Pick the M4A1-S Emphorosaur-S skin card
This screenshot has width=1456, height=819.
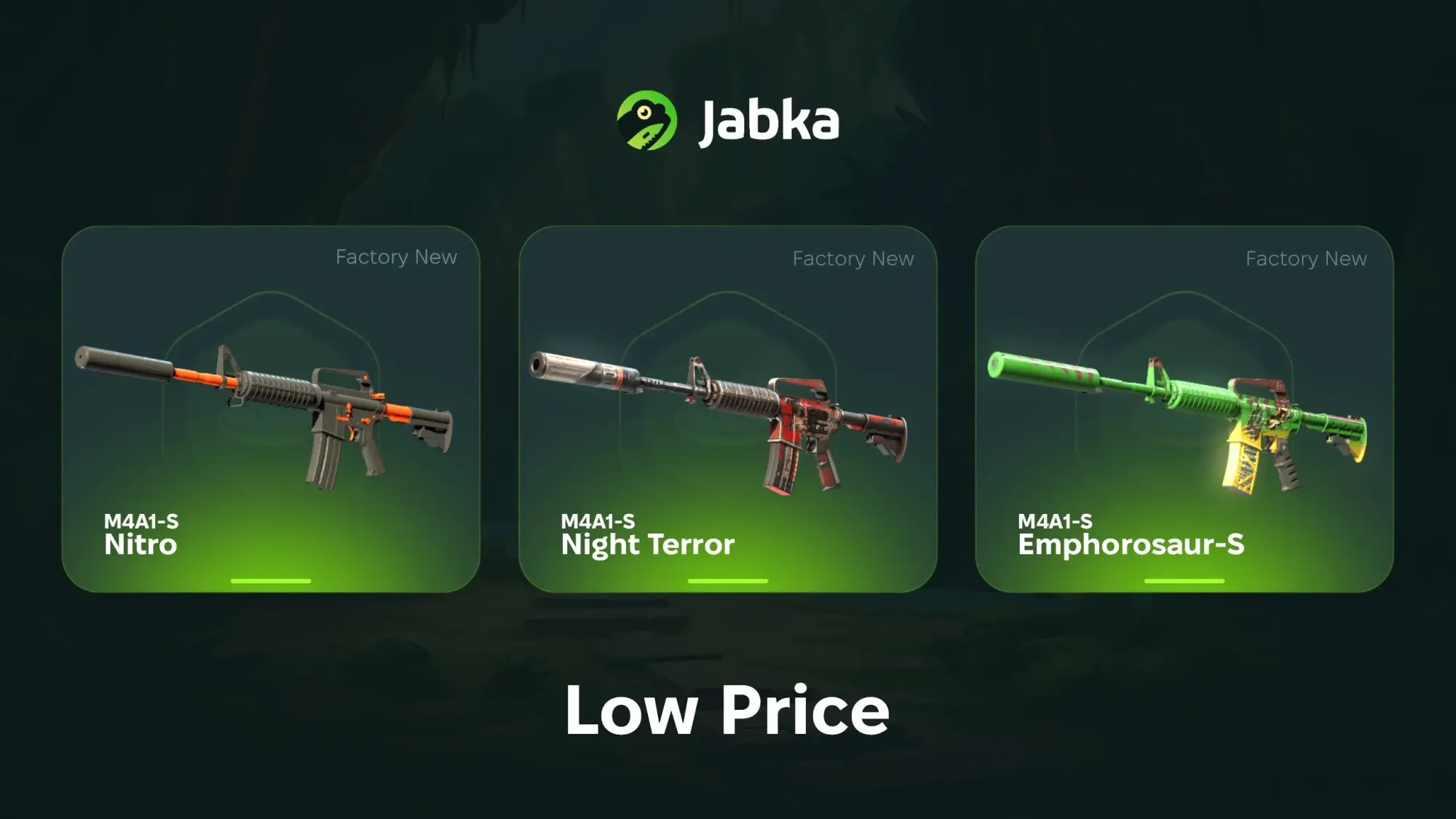click(x=1184, y=409)
